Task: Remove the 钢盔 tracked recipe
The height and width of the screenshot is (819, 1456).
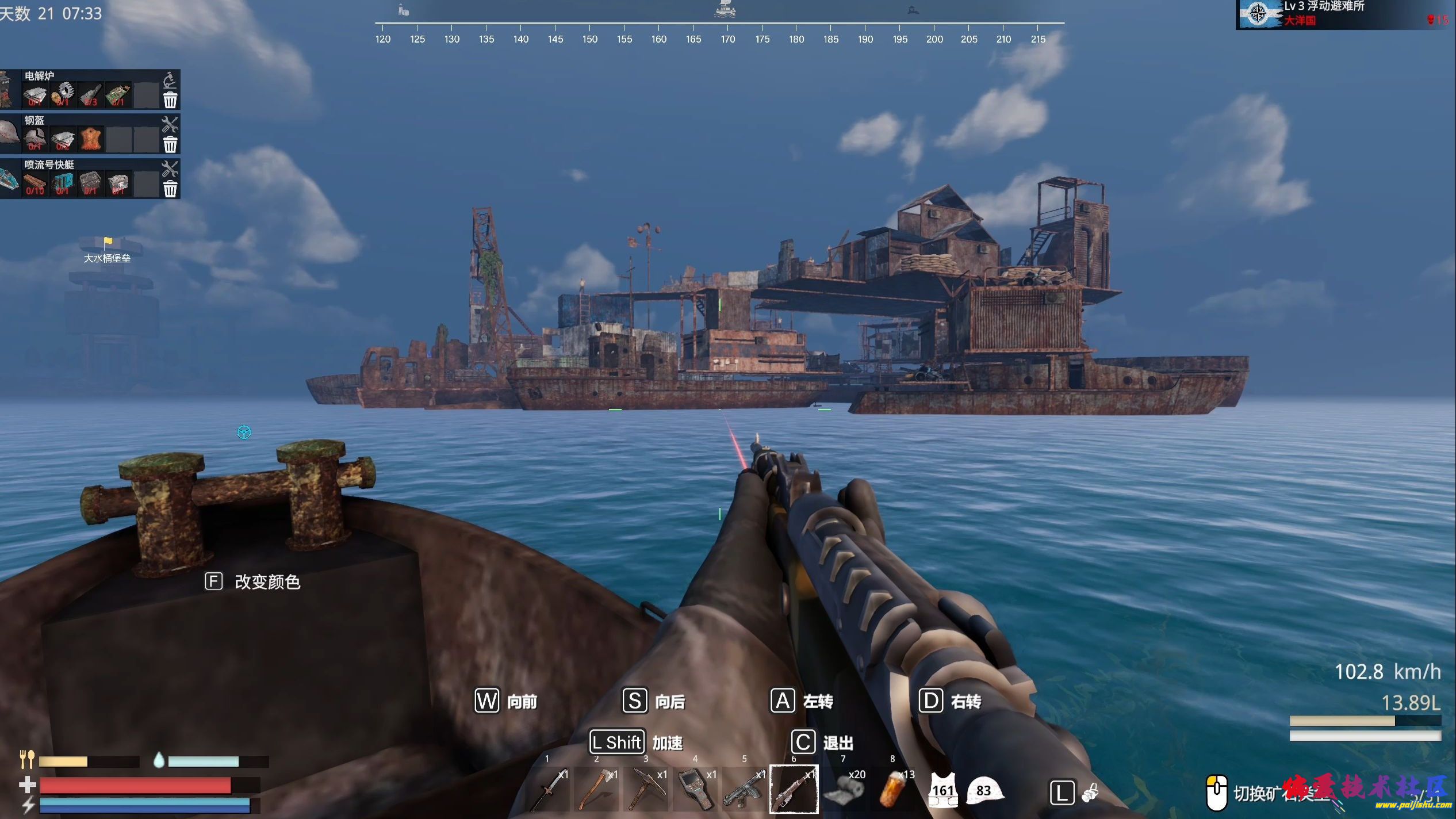Action: (170, 144)
